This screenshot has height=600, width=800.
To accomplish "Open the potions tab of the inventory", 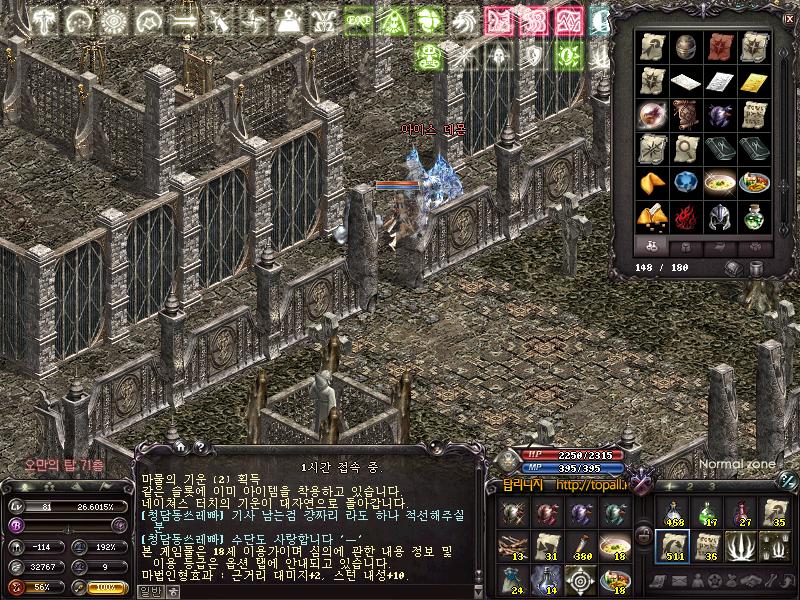I will (651, 246).
